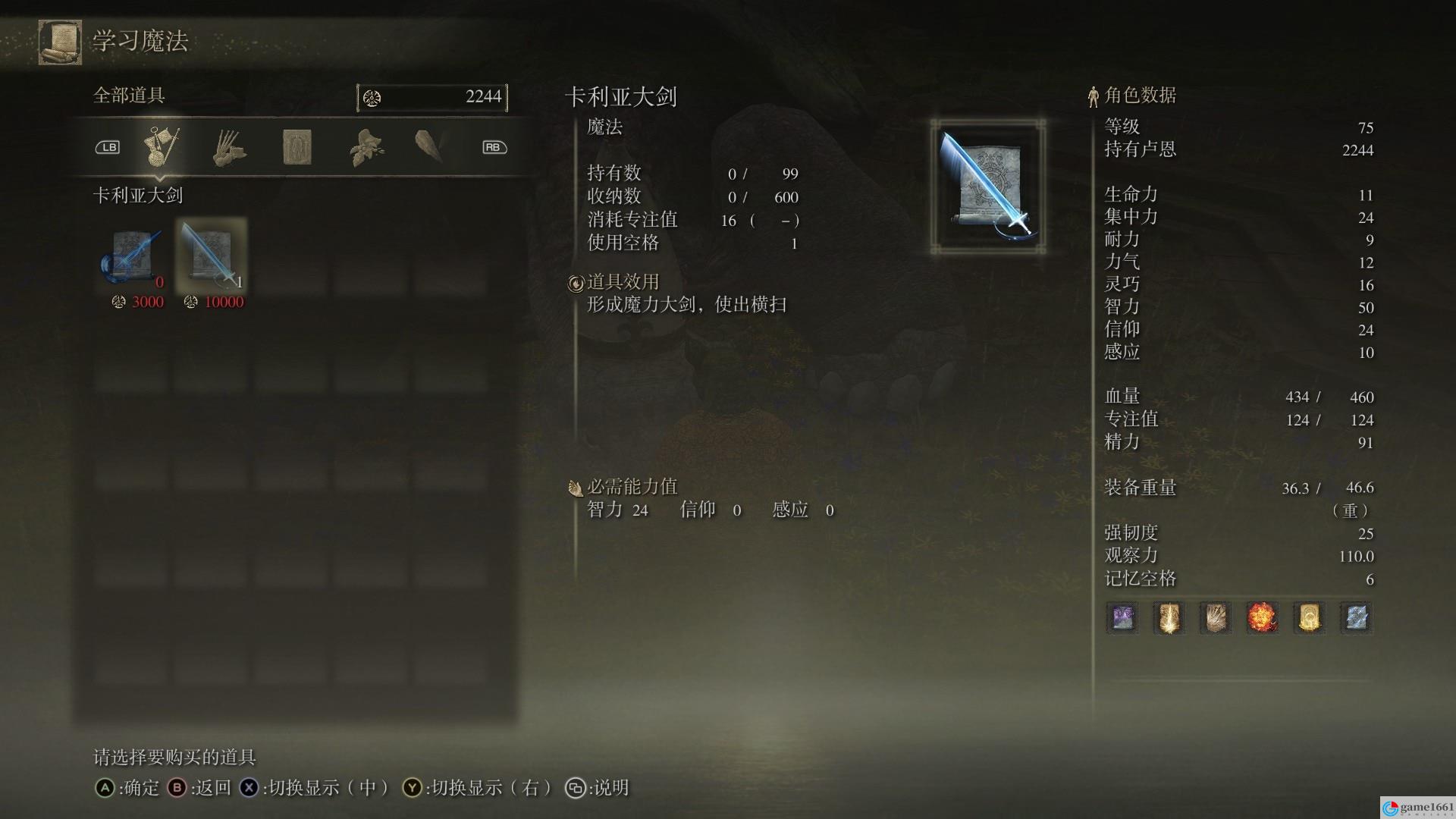This screenshot has height=819, width=1456.
Task: Select the golden light pillar spell slot
Action: click(1169, 618)
